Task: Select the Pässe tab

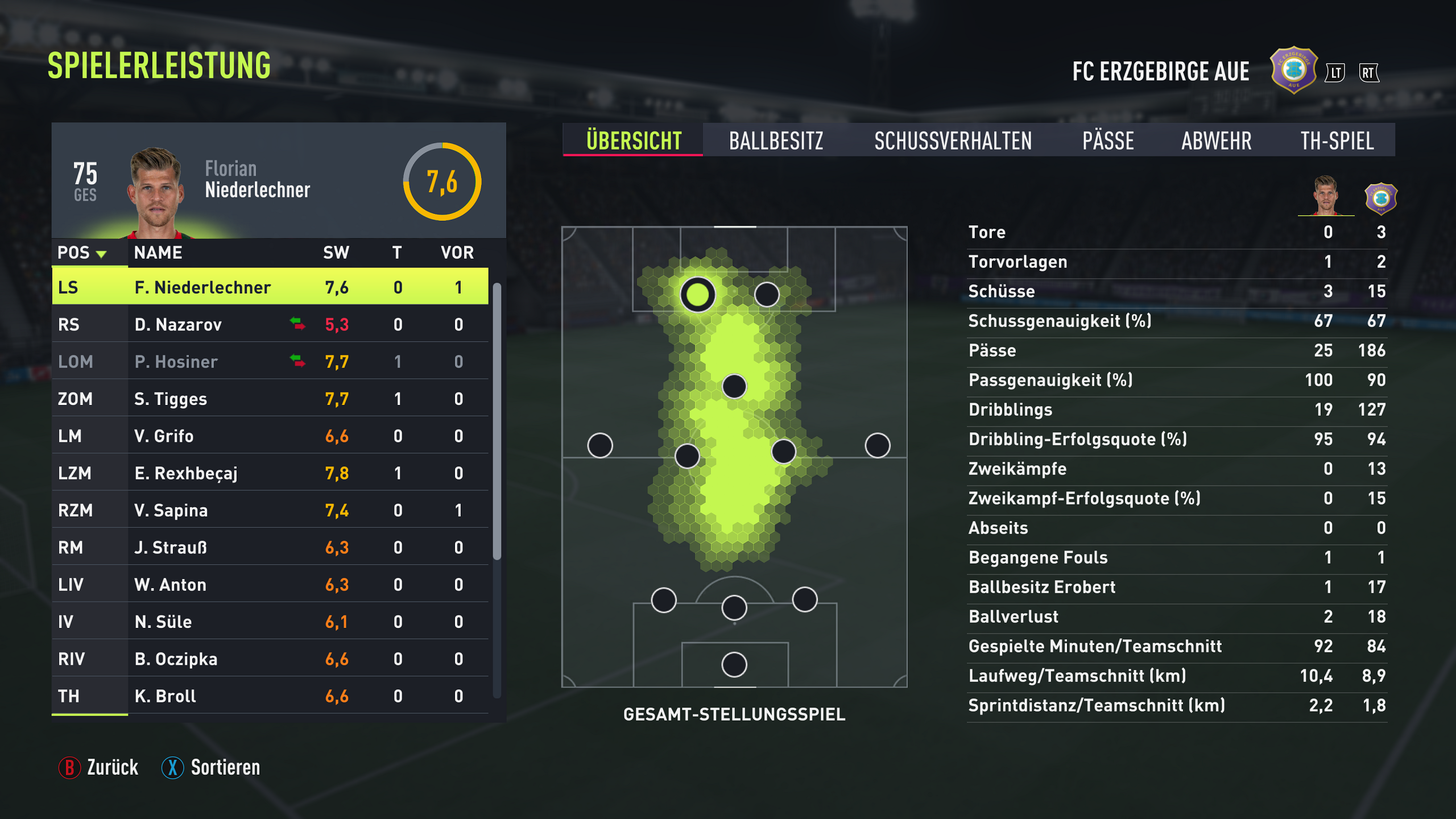Action: click(1108, 140)
